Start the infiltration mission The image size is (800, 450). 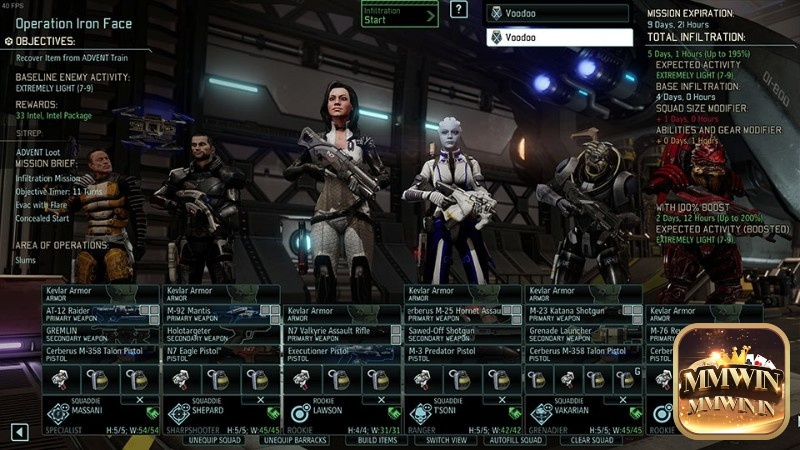[x=399, y=14]
